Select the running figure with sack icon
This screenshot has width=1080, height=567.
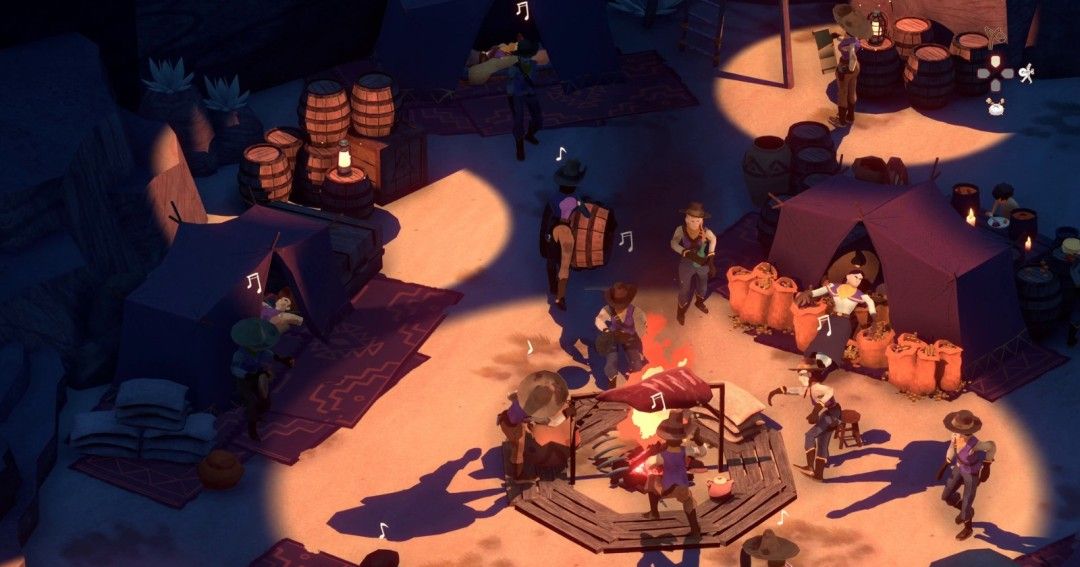pyautogui.click(x=1025, y=73)
